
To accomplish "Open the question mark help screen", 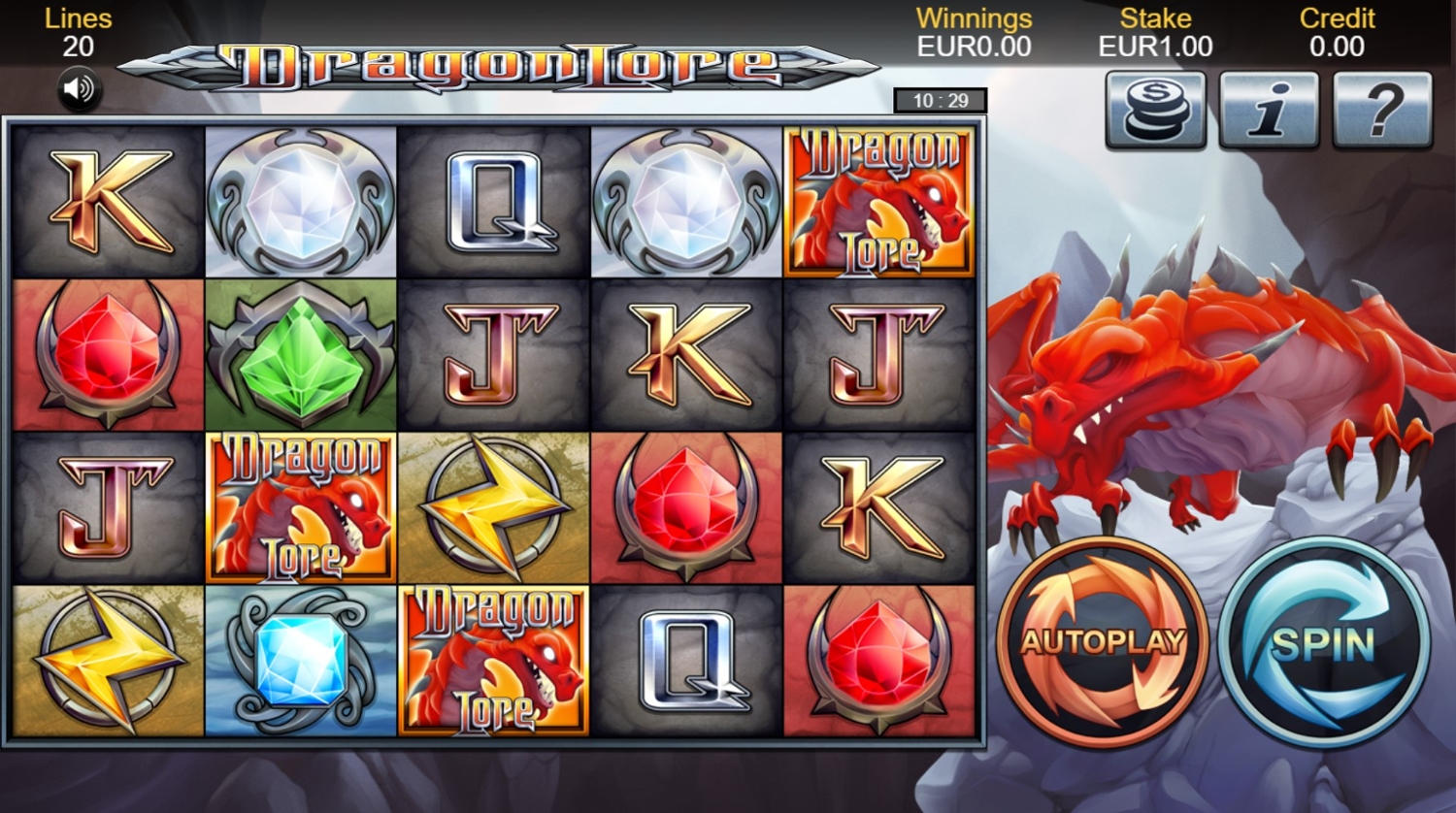I will (1383, 110).
